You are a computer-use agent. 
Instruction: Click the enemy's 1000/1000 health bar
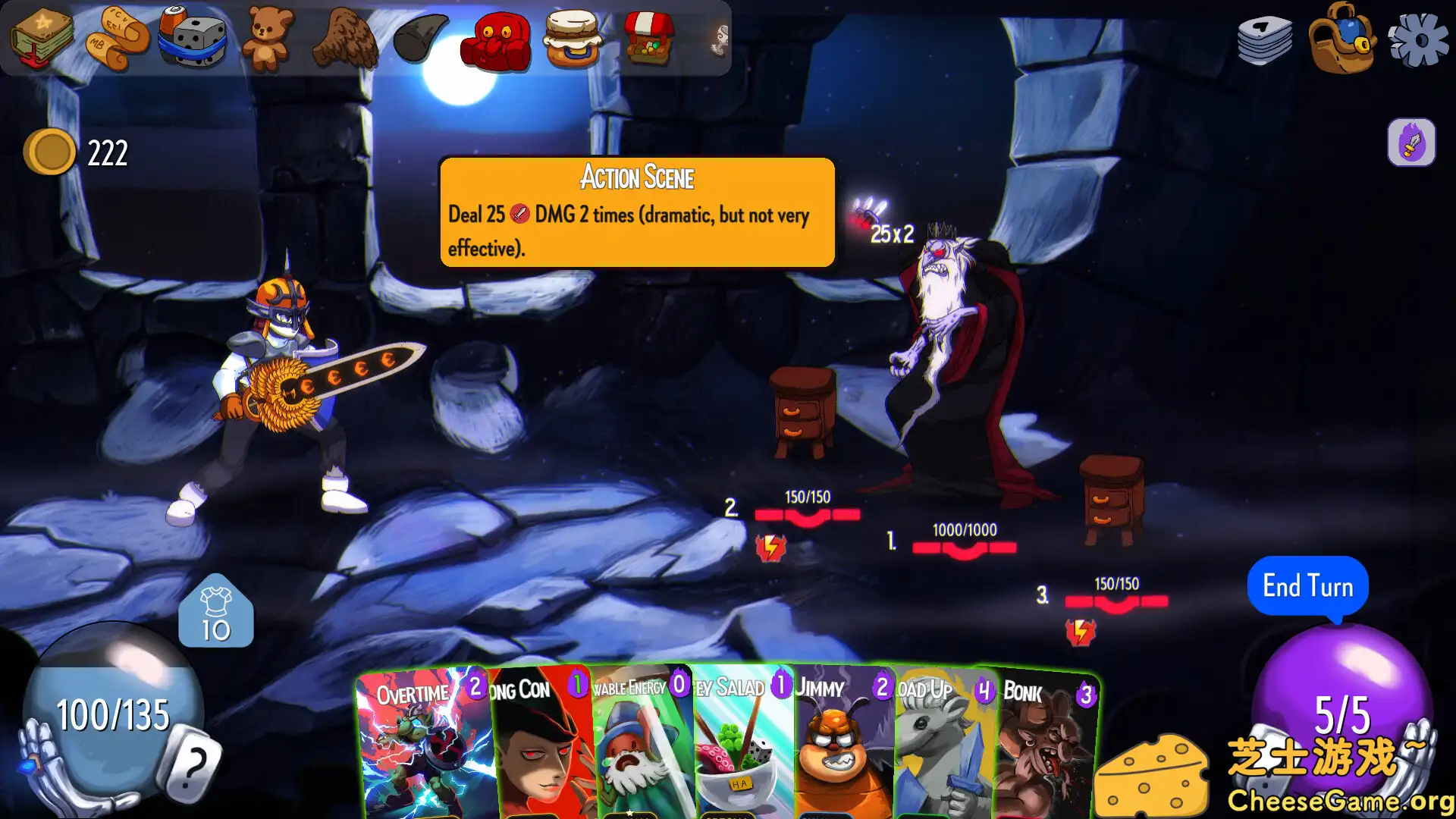tap(963, 546)
